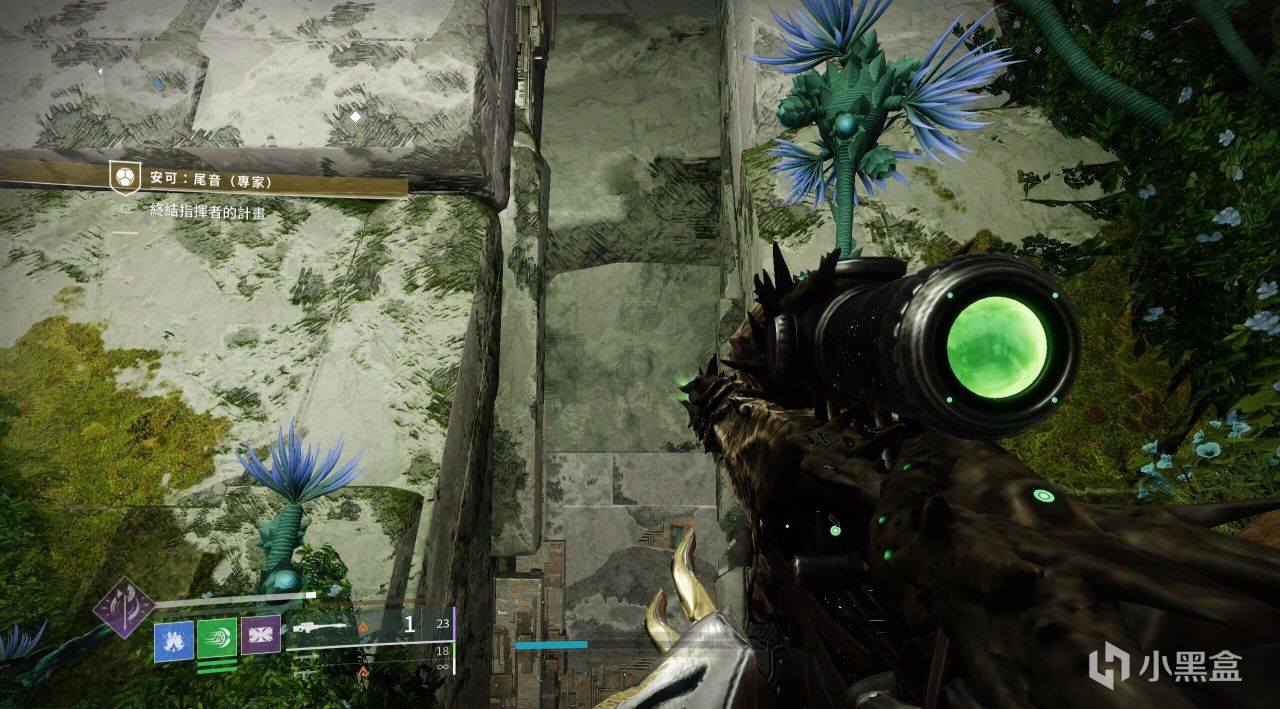Select the equipped sniper rifle weapon icon

pos(319,629)
